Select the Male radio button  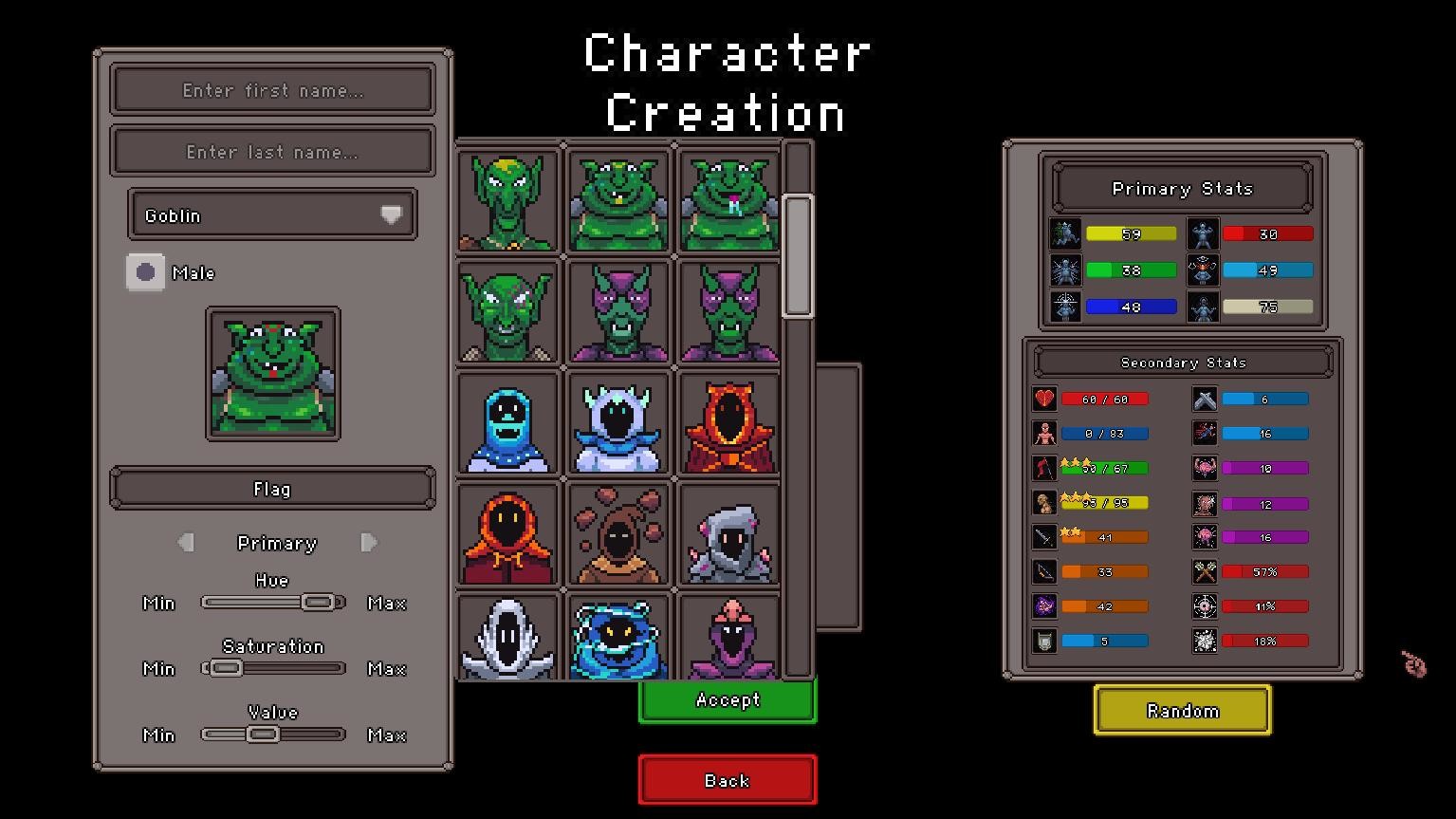[x=146, y=272]
